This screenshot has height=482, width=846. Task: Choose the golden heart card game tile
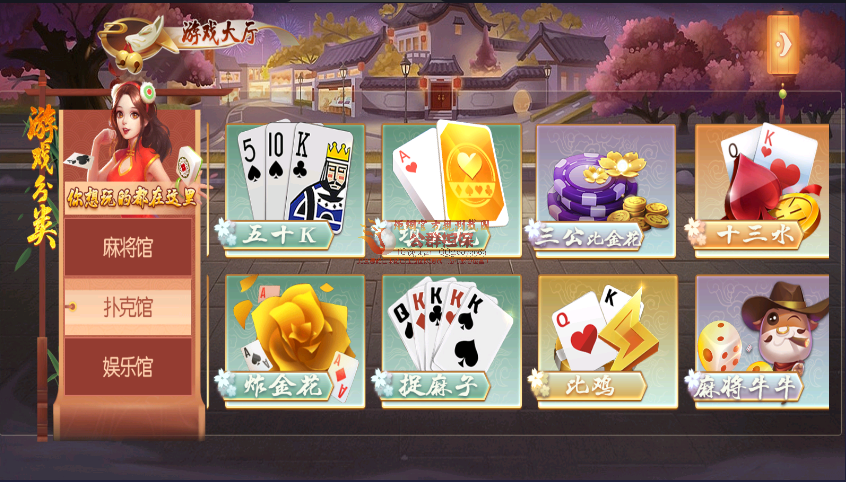(452, 186)
